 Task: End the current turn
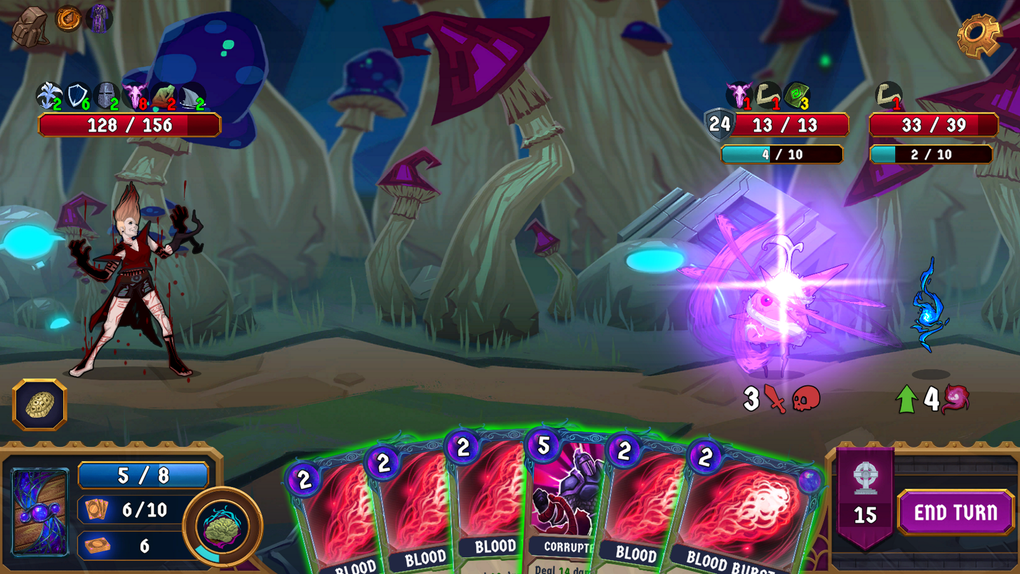[955, 512]
